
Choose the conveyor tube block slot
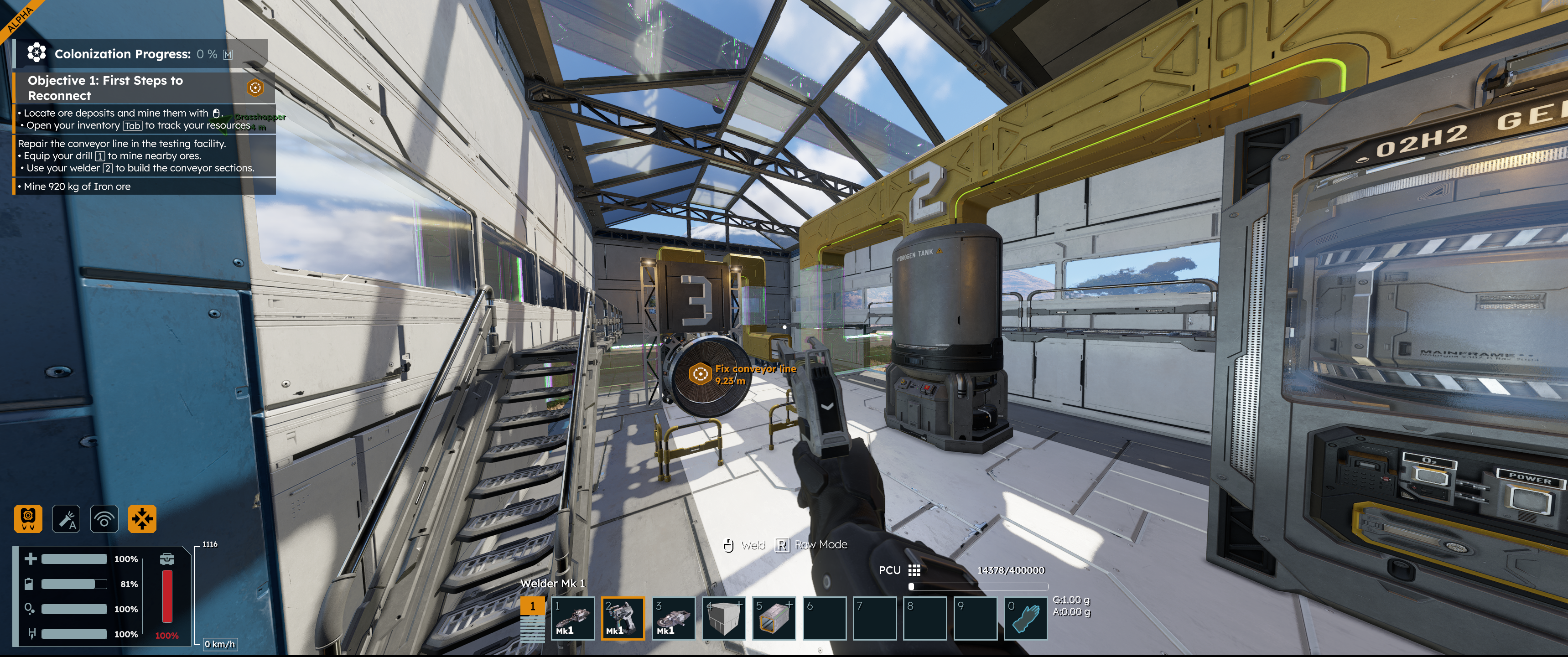(x=774, y=618)
